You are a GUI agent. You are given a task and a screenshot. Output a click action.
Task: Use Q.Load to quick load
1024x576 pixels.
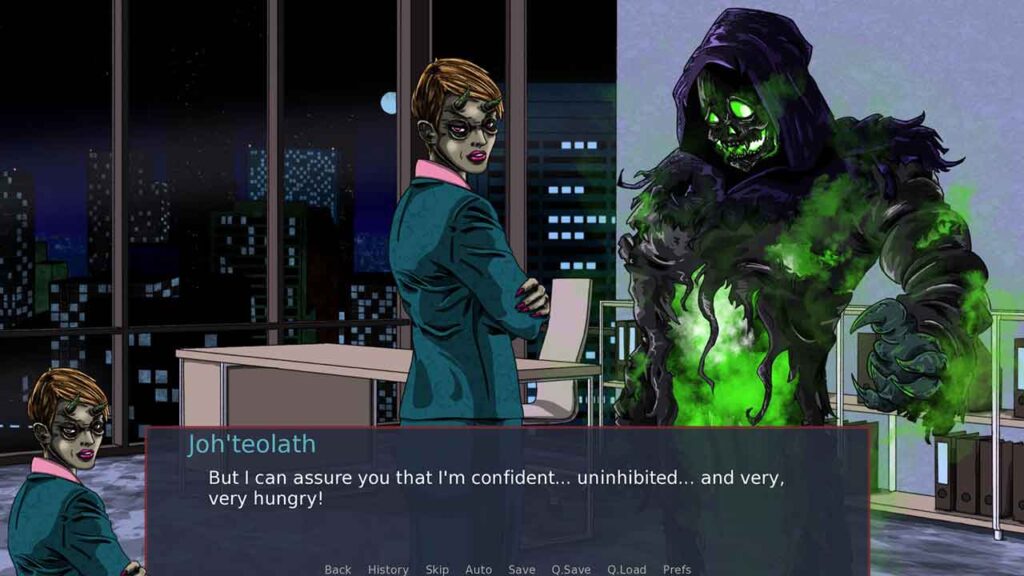(x=626, y=569)
